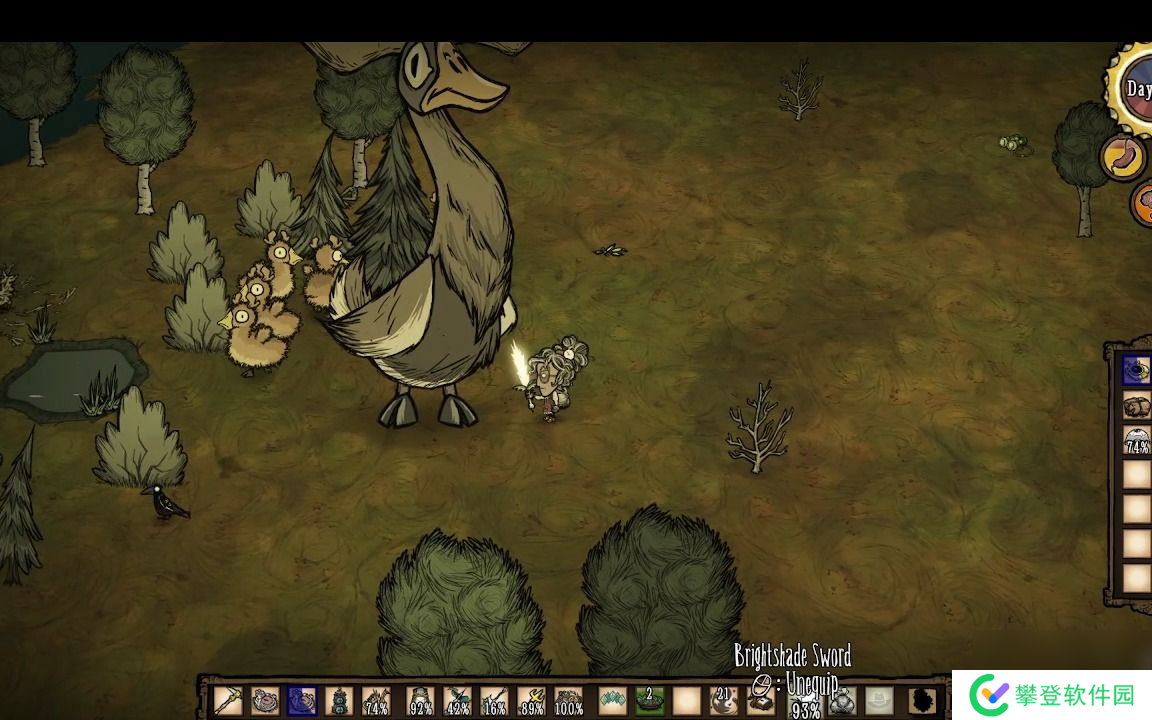Choose the 42% durability tool slot
1152x720 pixels.
pyautogui.click(x=457, y=701)
